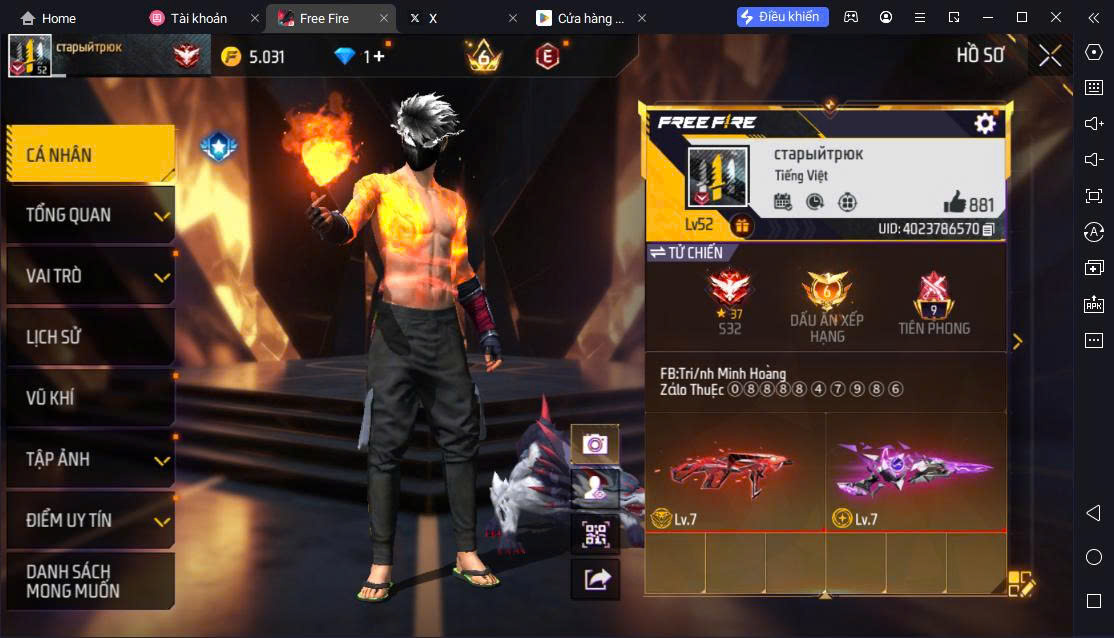Click the diamond top-up plus button
Viewport: 1114px width, 638px height.
tap(378, 57)
